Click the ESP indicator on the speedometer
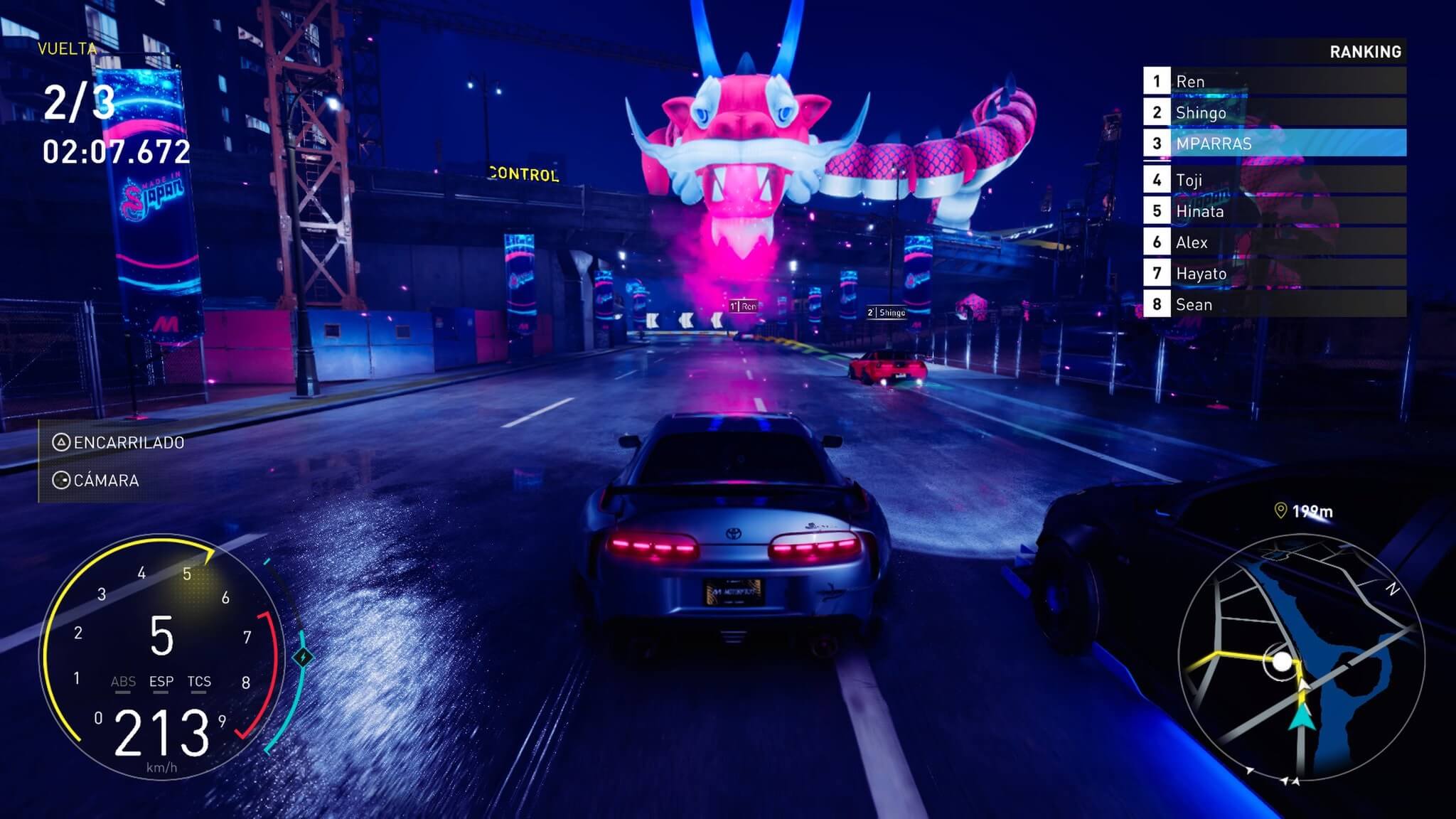The height and width of the screenshot is (819, 1456). tap(161, 682)
